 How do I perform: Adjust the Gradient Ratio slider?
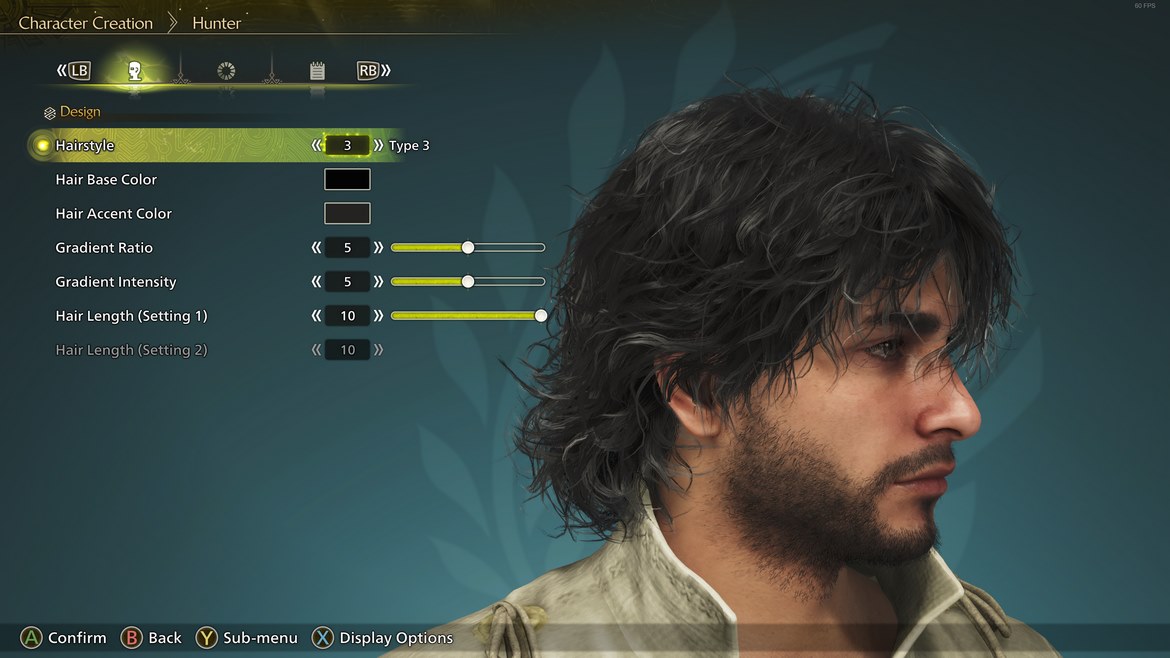click(467, 248)
